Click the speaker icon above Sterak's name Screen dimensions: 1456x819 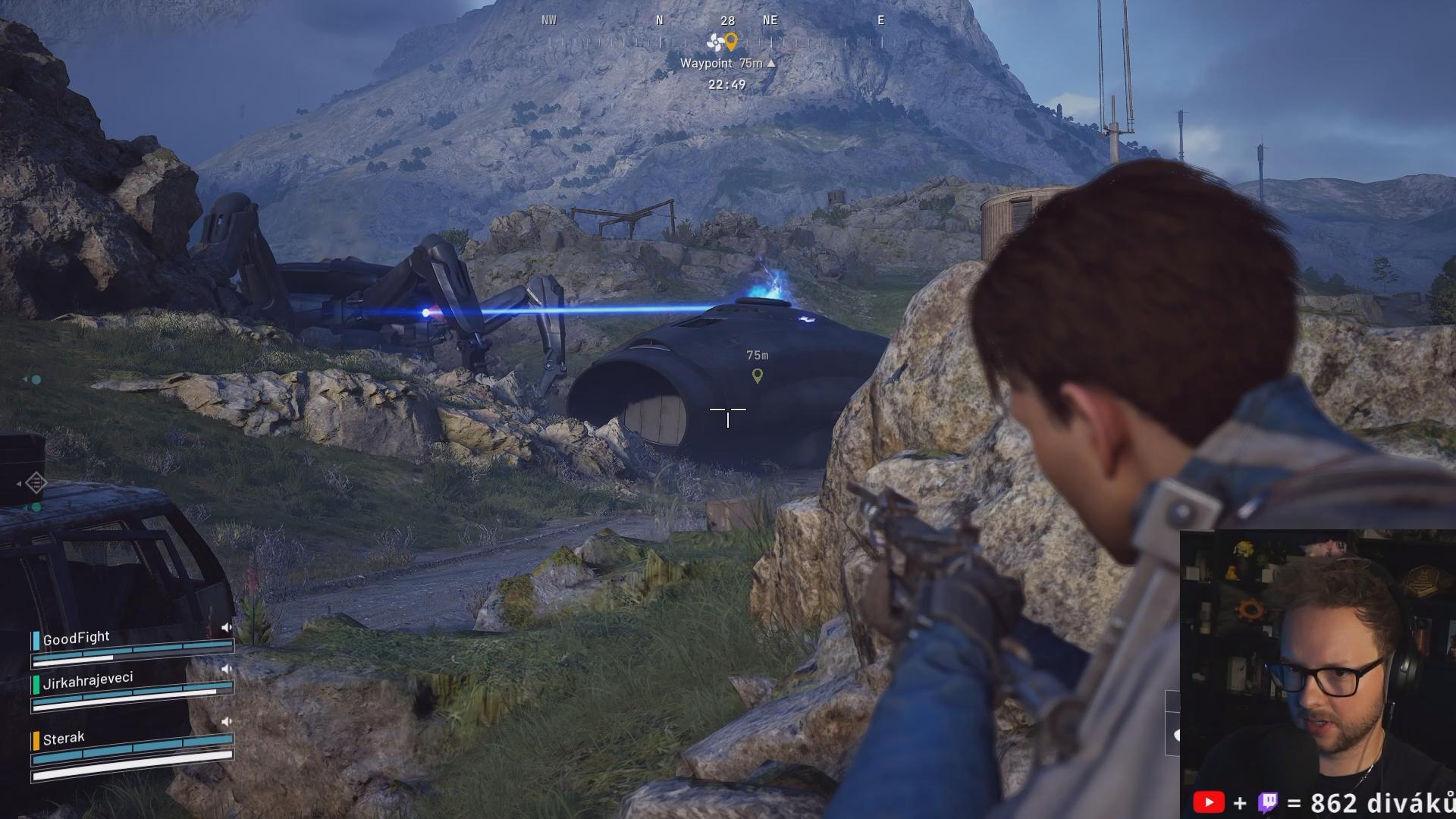pos(226,721)
